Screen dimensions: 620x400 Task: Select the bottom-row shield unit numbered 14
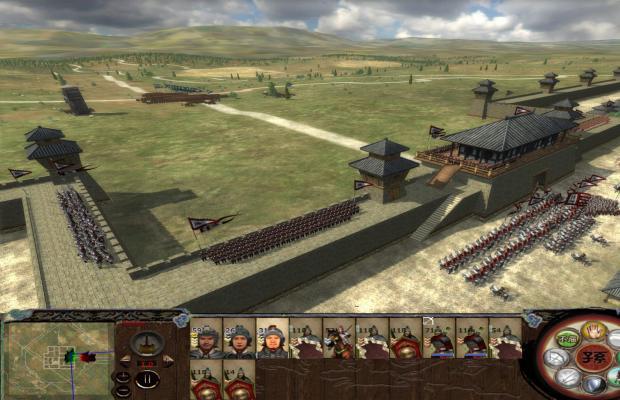point(238,383)
